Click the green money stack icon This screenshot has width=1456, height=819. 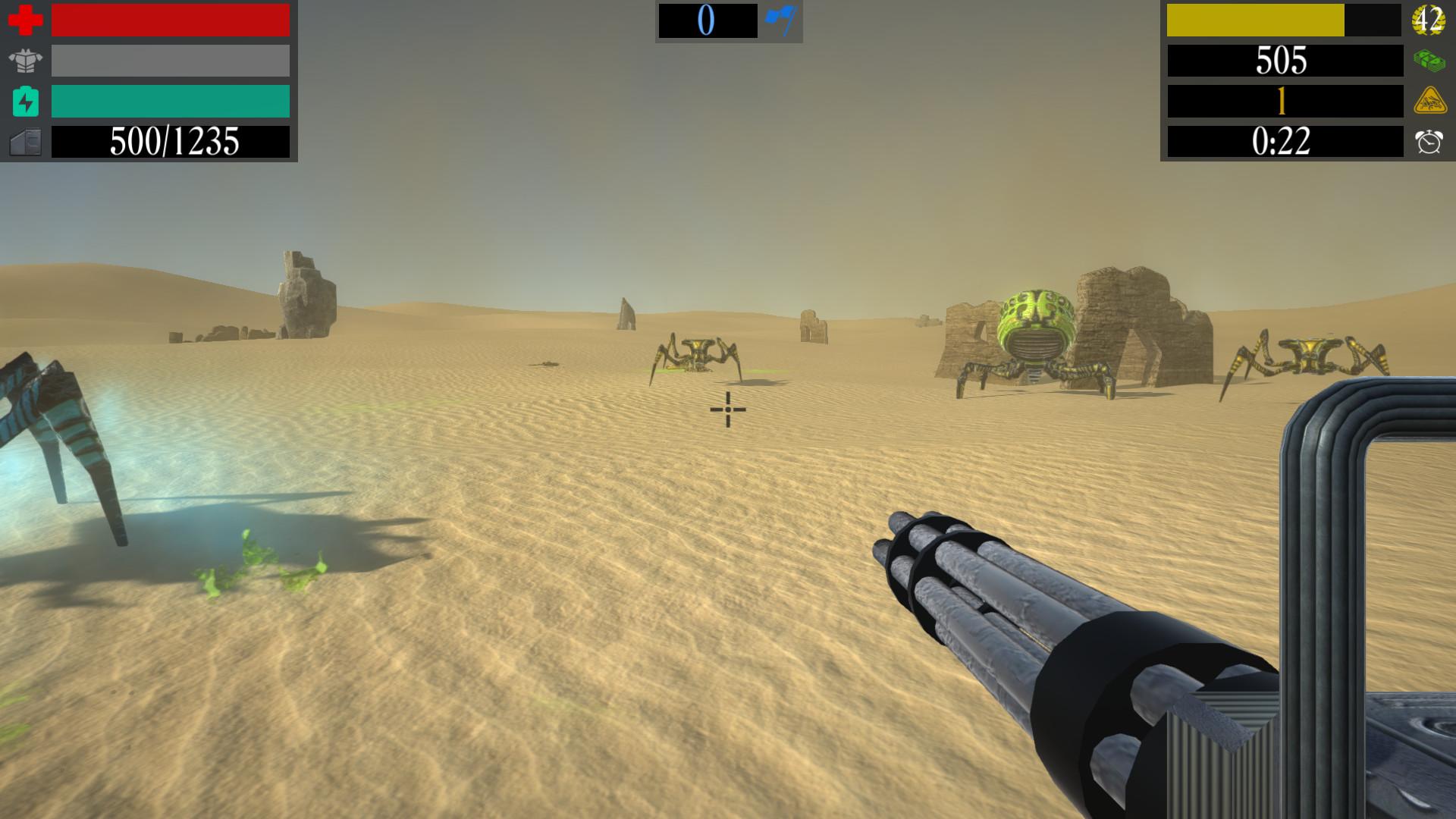tap(1430, 61)
